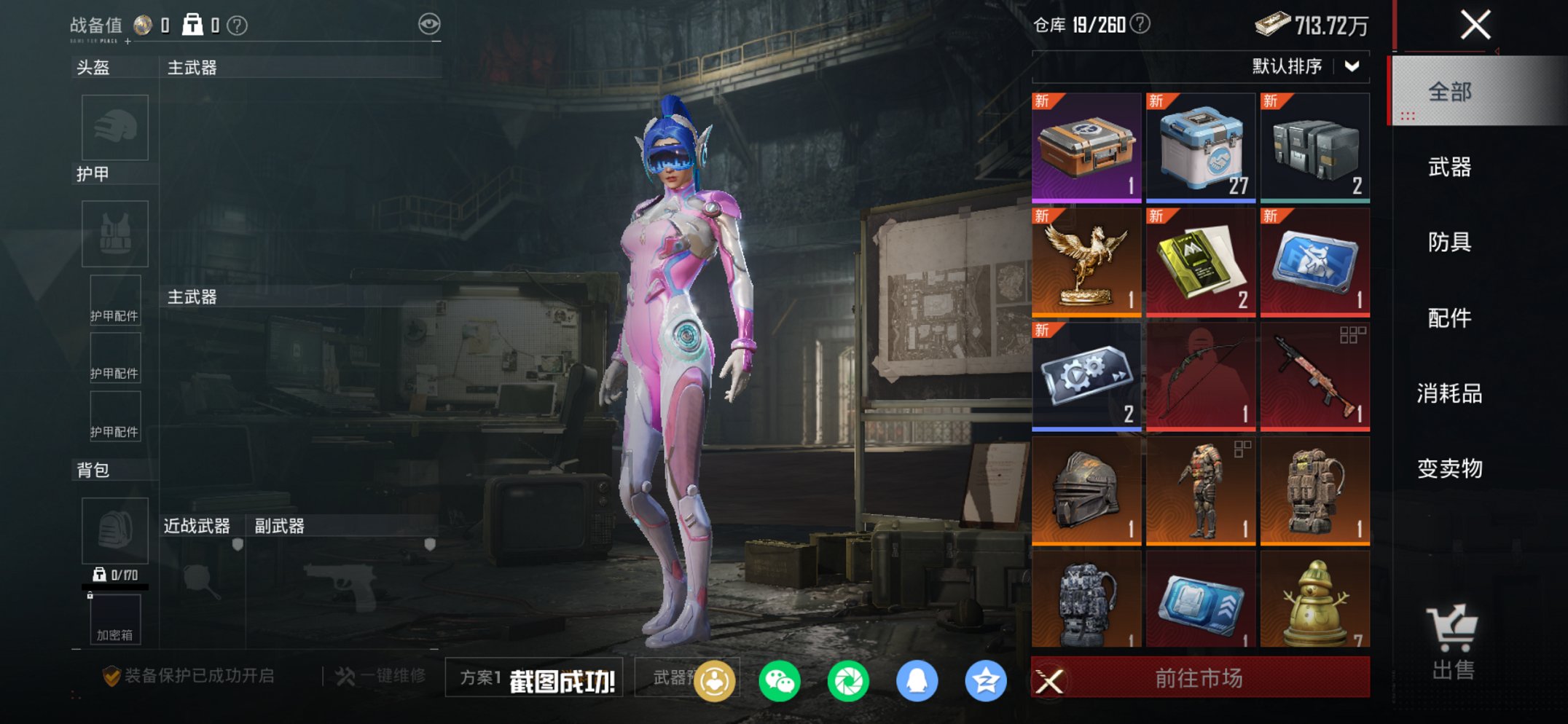The image size is (1568, 724).
Task: Open the warehouse help question mark icon
Action: point(1140,25)
